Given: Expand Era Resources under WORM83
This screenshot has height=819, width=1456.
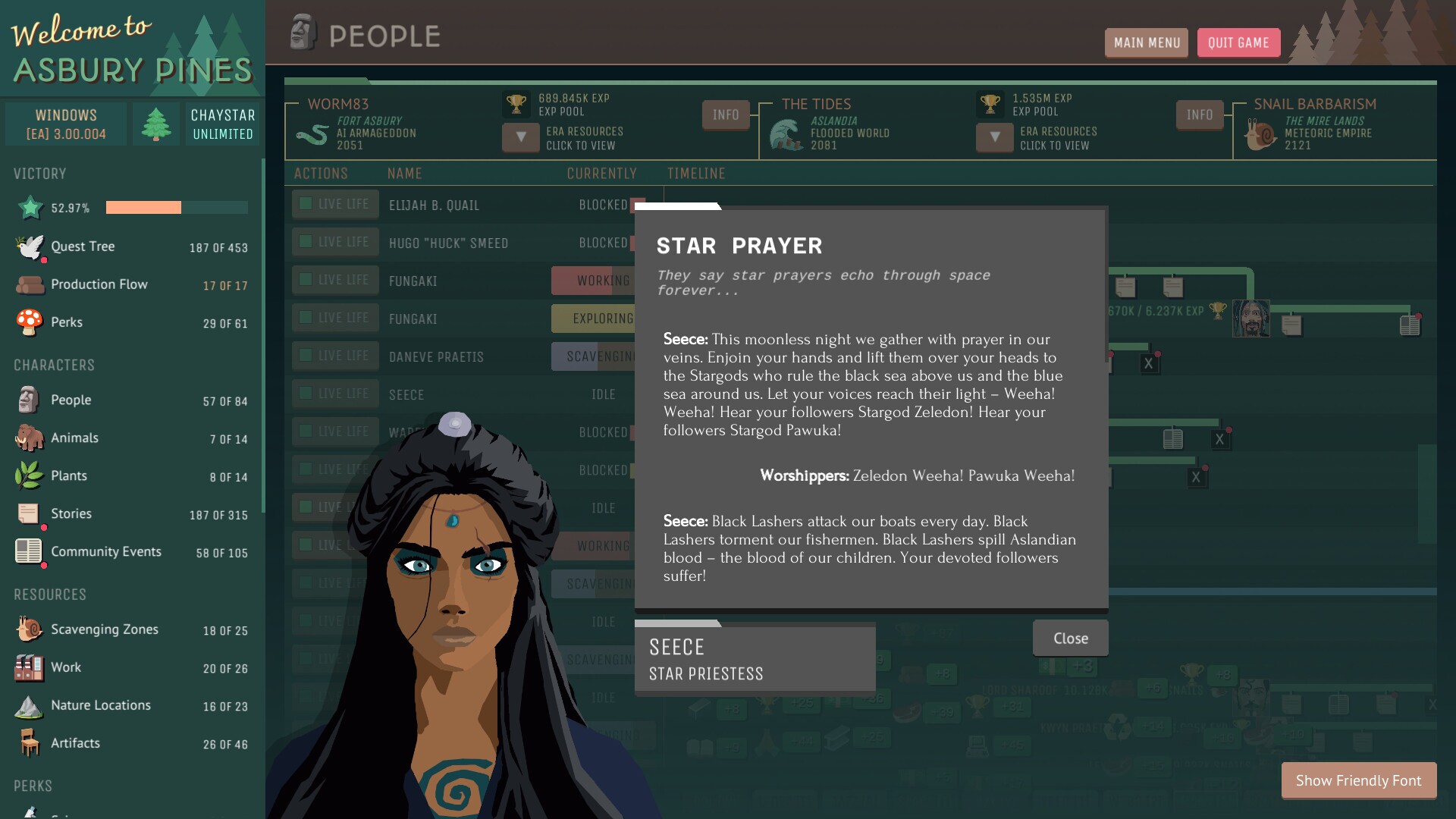Looking at the screenshot, I should [520, 138].
